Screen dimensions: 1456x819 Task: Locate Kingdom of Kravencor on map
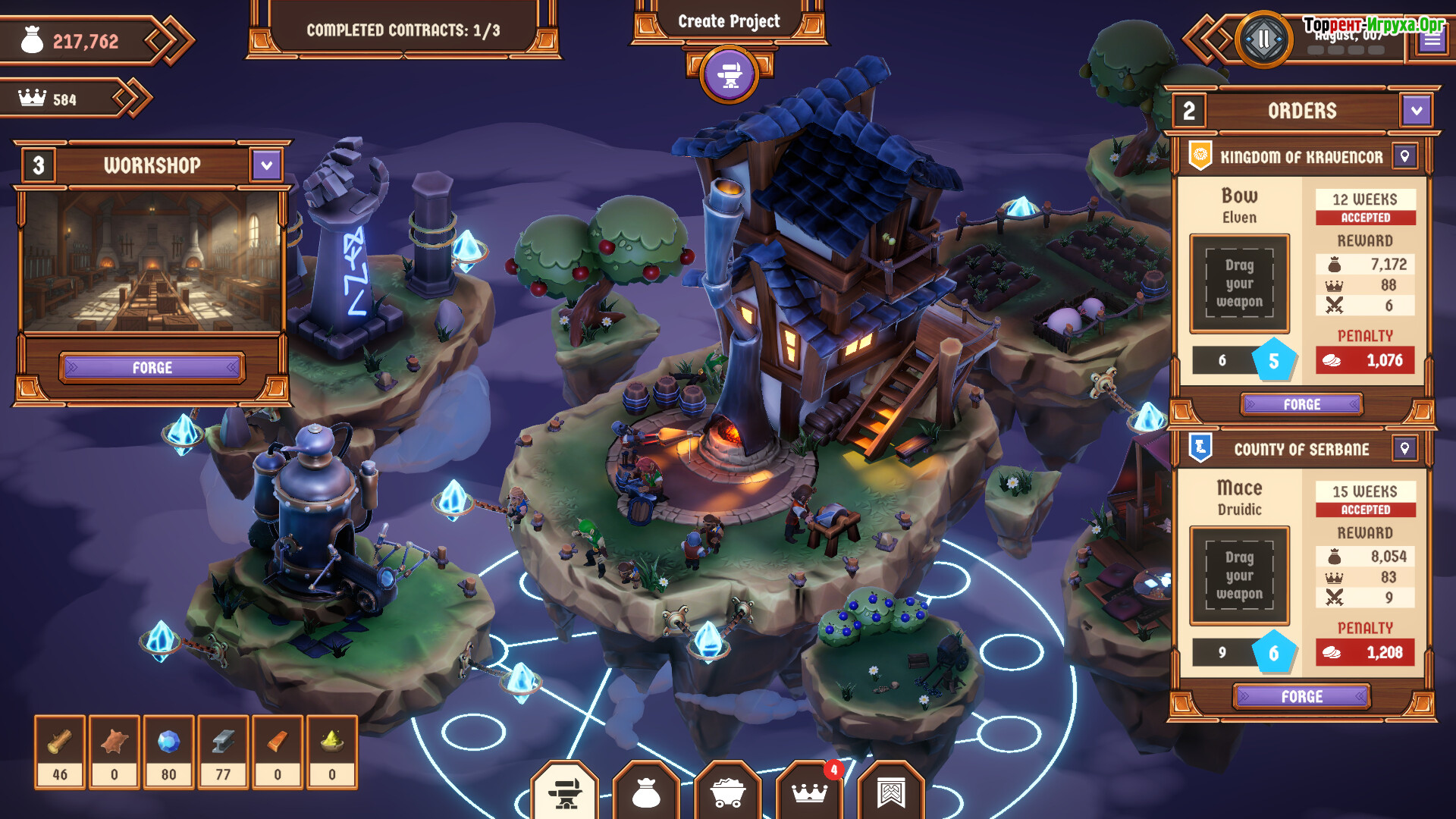[1404, 157]
